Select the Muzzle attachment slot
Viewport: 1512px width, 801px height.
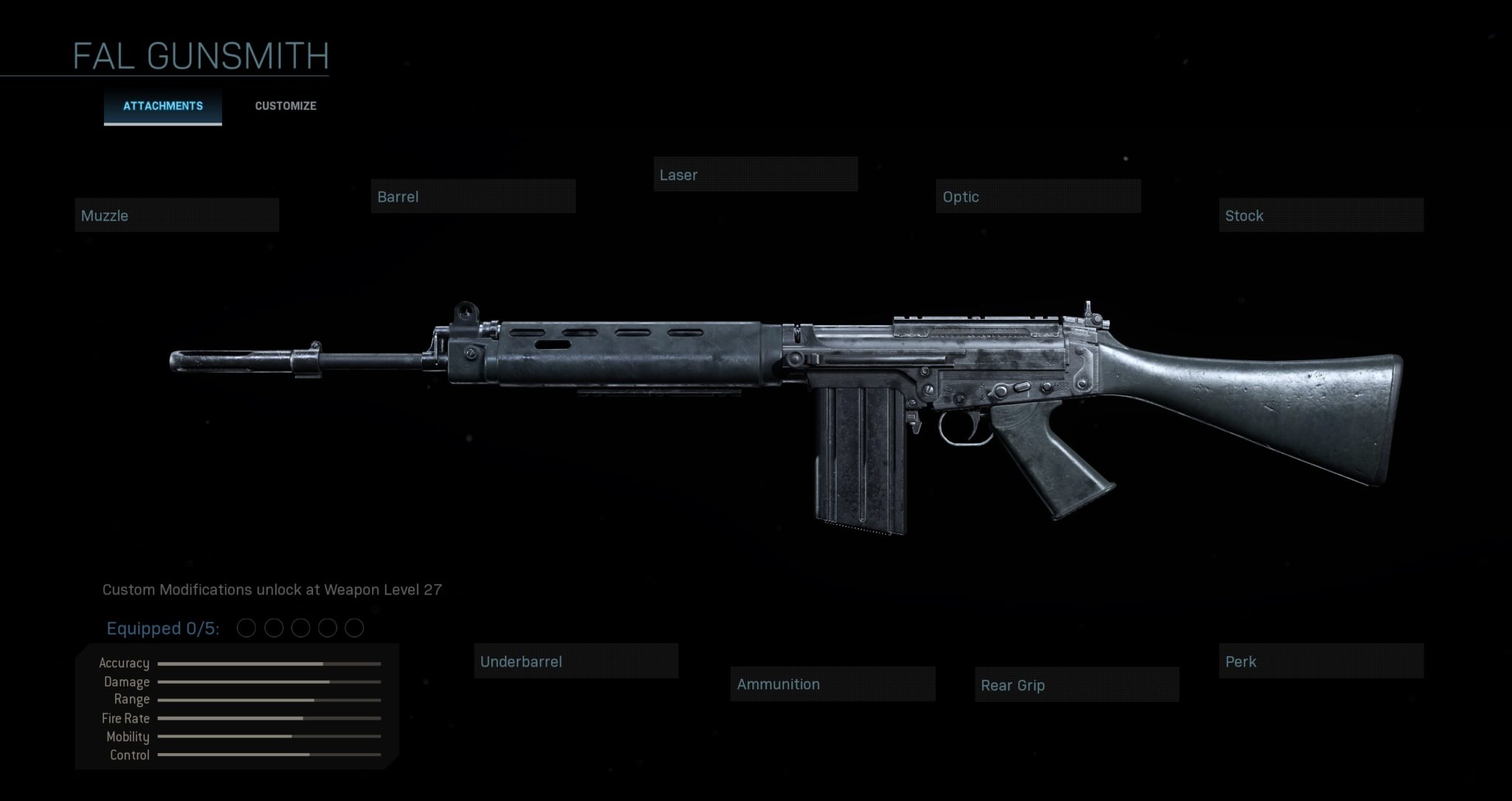pyautogui.click(x=177, y=216)
